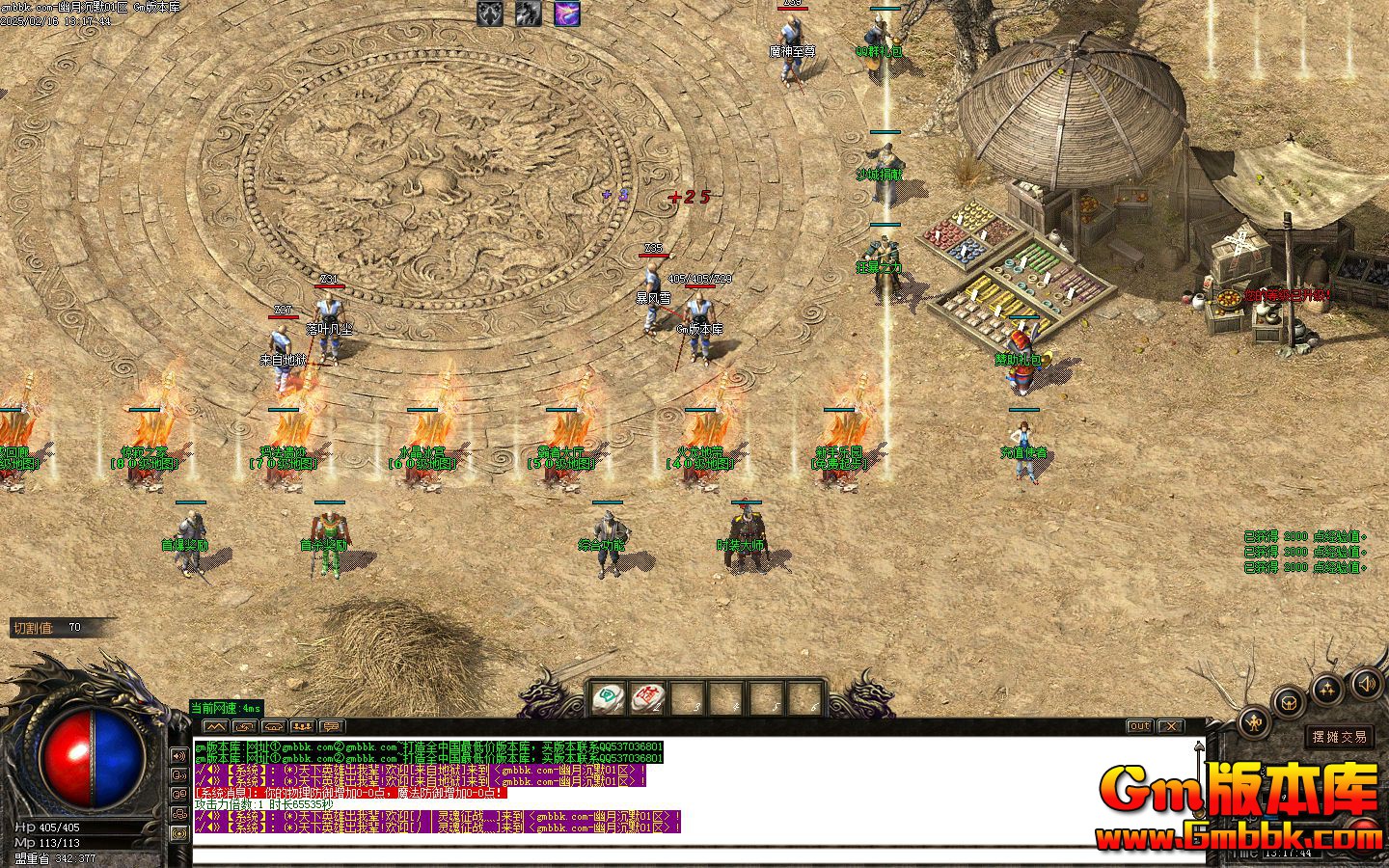Click the reply arrow icon above the chat bar
This screenshot has width=1389, height=868.
(x=243, y=726)
